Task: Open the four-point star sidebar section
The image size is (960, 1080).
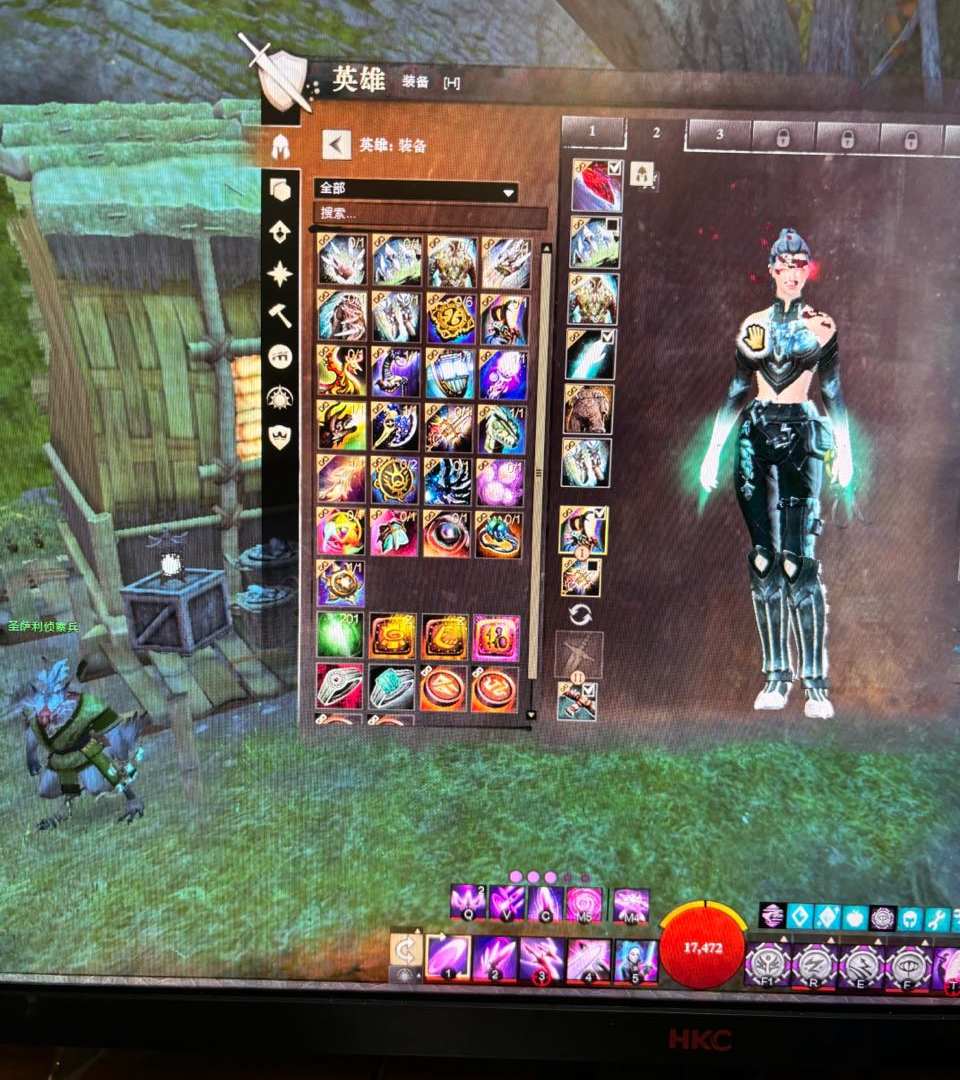Action: point(280,272)
